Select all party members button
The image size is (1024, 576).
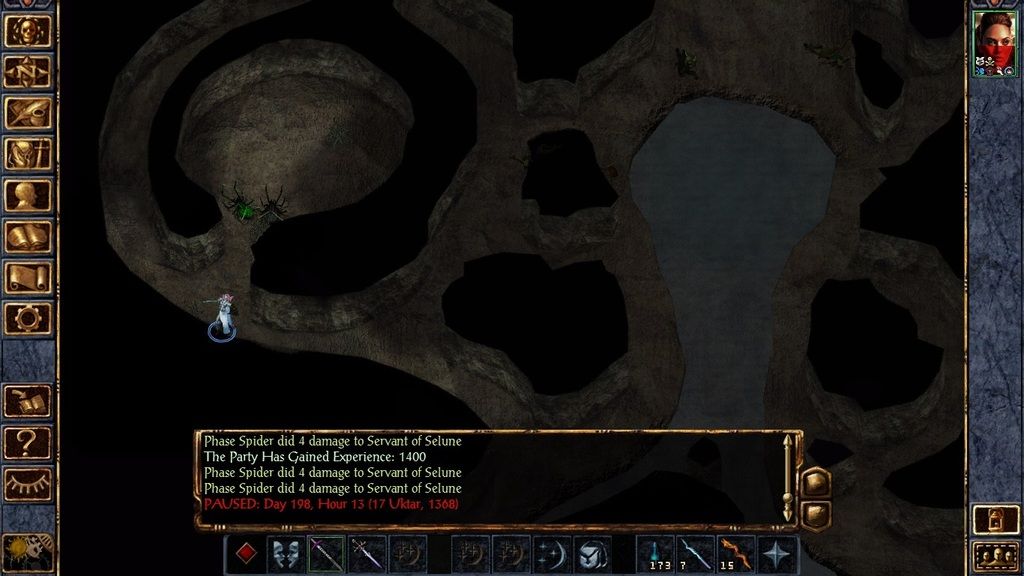994,555
